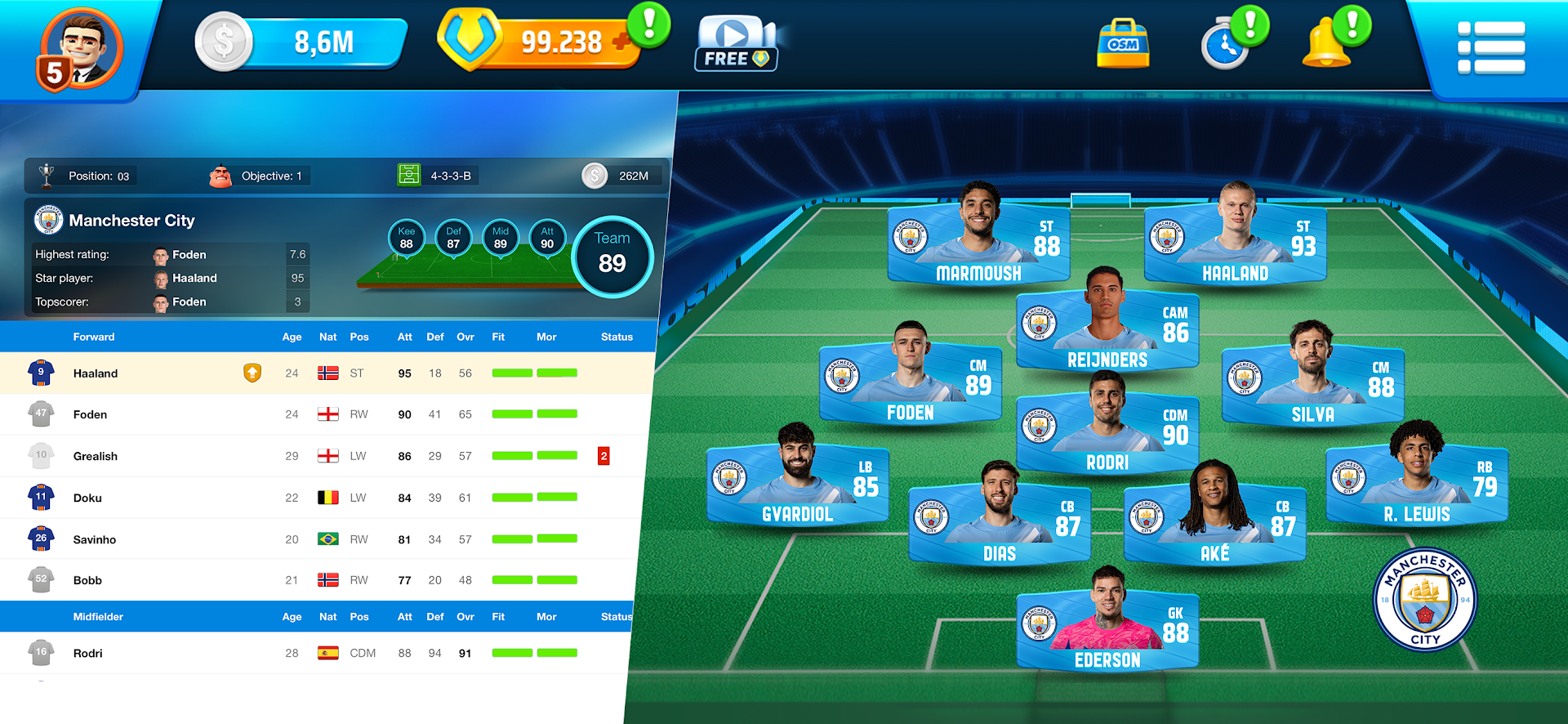Toggle Grealish's red card status indicator
Screen dimensions: 1568x724
[604, 456]
